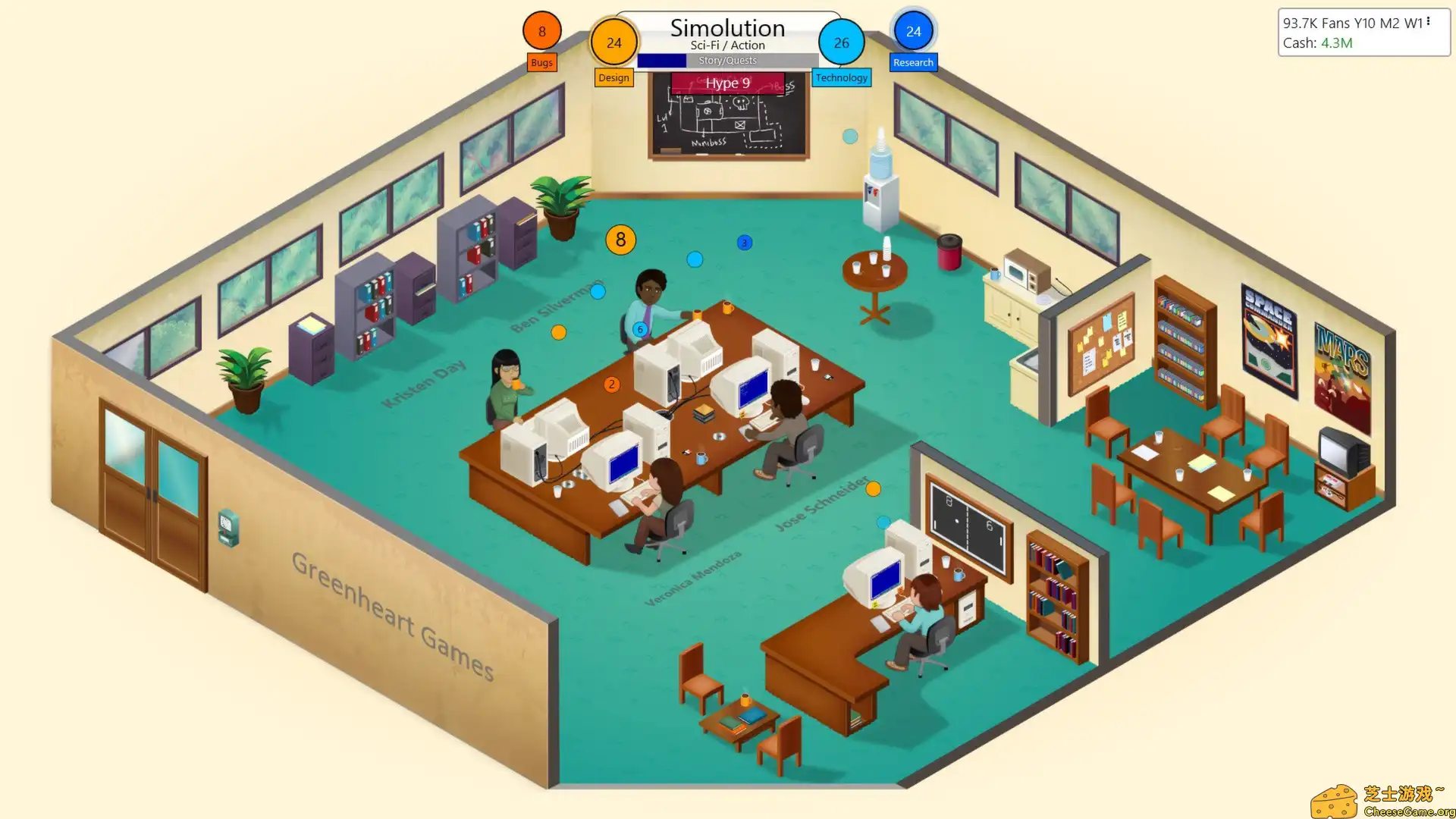Click the red Hype 9 banner
Image resolution: width=1456 pixels, height=819 pixels.
[726, 83]
